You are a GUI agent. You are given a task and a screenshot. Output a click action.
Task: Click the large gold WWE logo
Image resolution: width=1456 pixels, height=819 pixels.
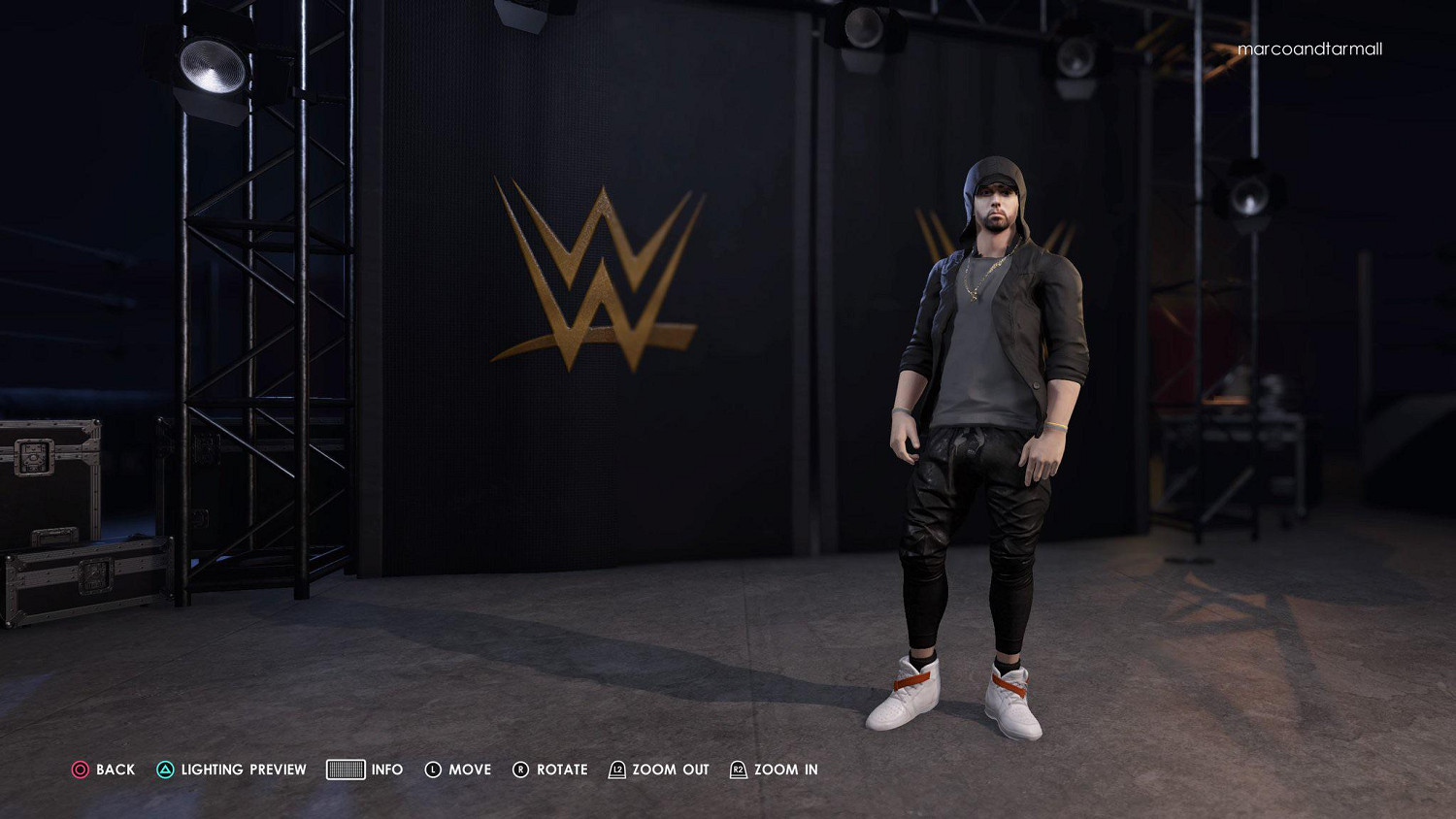[x=592, y=267]
